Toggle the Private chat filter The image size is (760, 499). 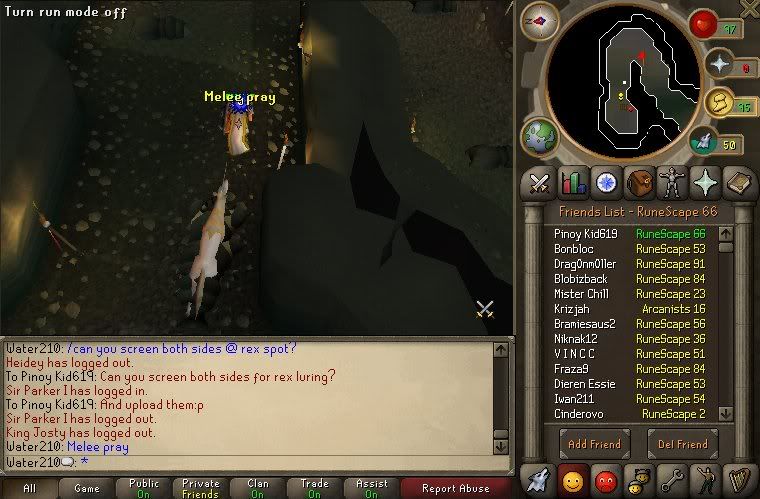tap(201, 489)
